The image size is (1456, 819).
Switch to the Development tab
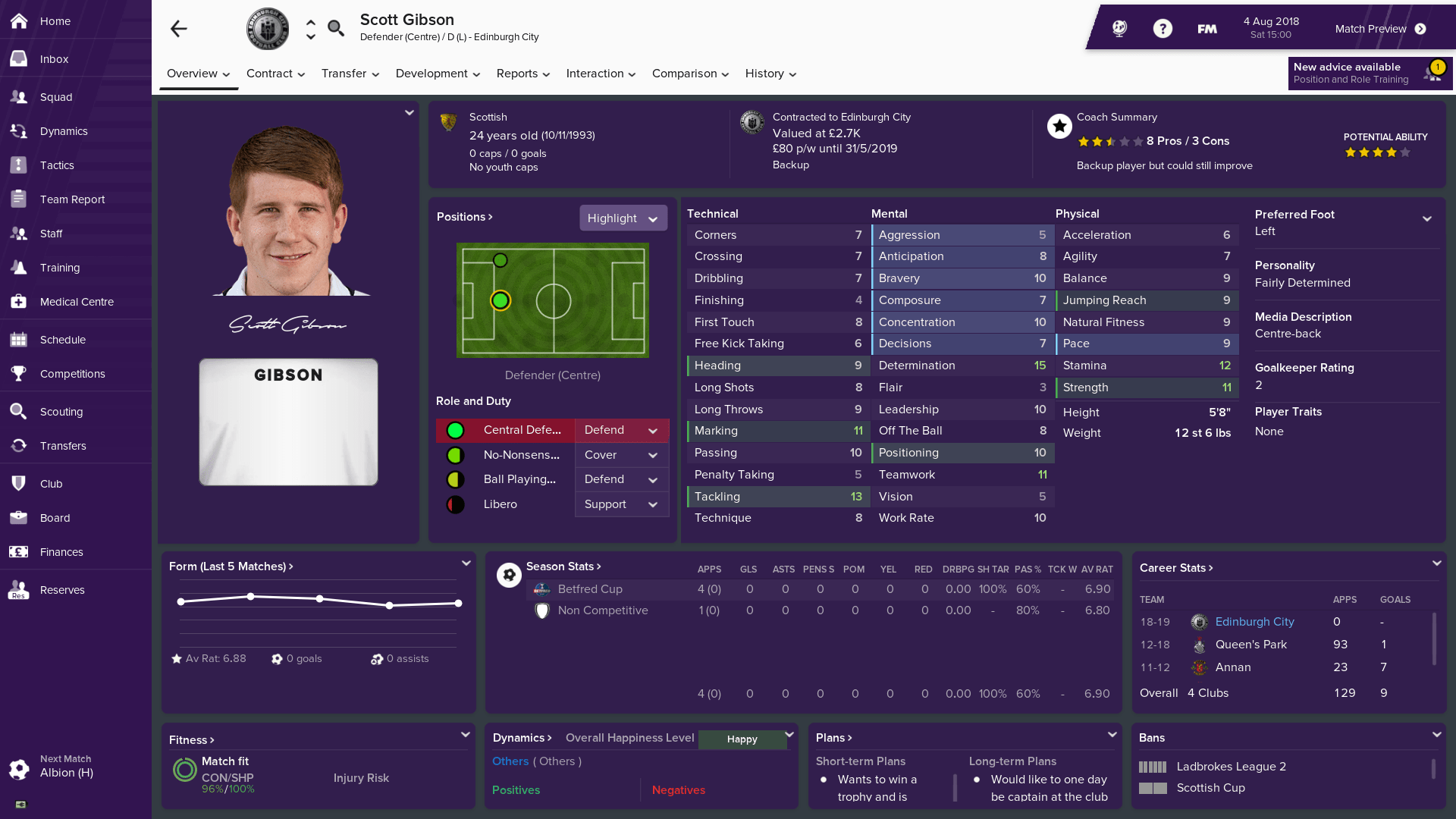pyautogui.click(x=438, y=74)
